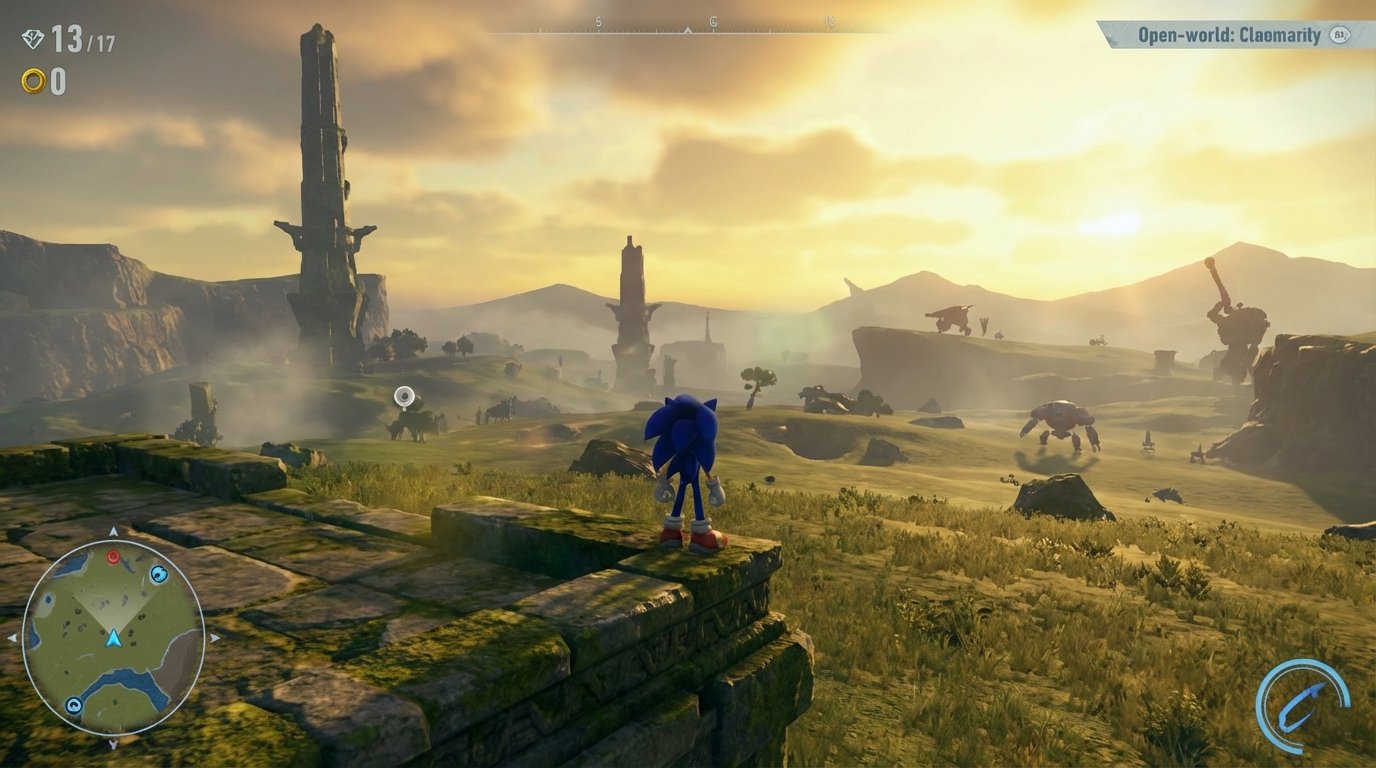
Task: Toggle the compass pointer at the top center
Action: (687, 30)
